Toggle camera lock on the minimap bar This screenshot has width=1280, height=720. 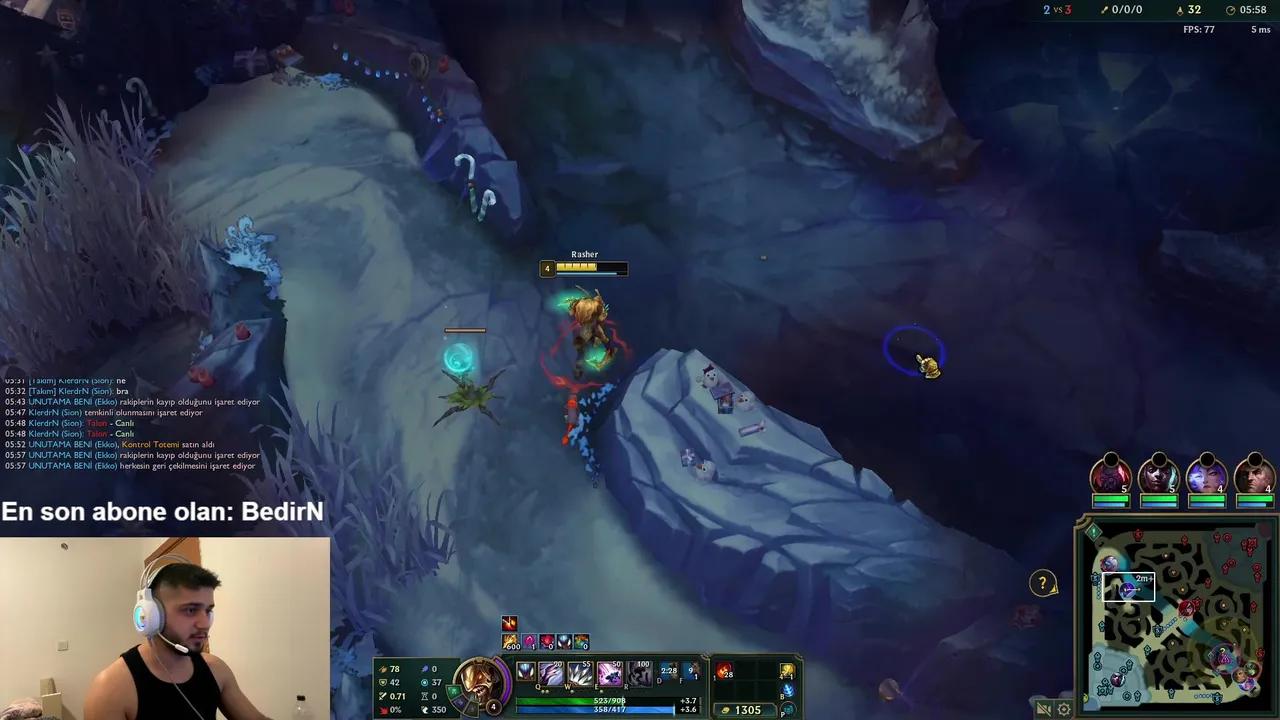pyautogui.click(x=1046, y=709)
